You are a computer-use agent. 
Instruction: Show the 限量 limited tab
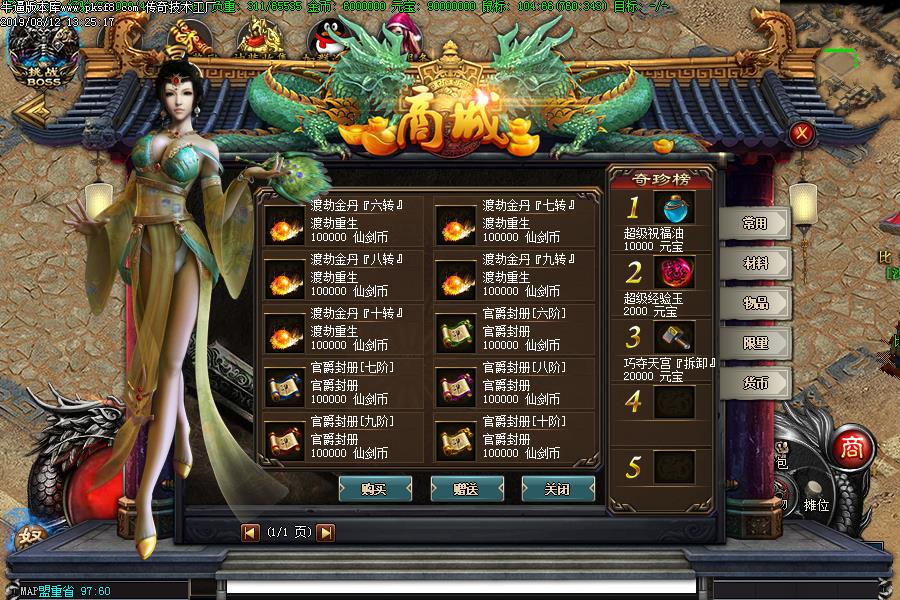[755, 343]
